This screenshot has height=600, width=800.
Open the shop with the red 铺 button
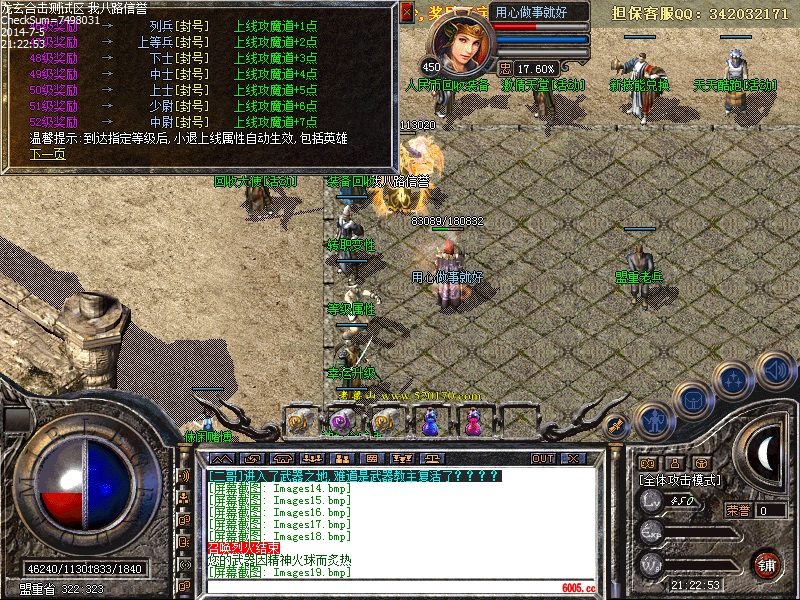pyautogui.click(x=767, y=563)
